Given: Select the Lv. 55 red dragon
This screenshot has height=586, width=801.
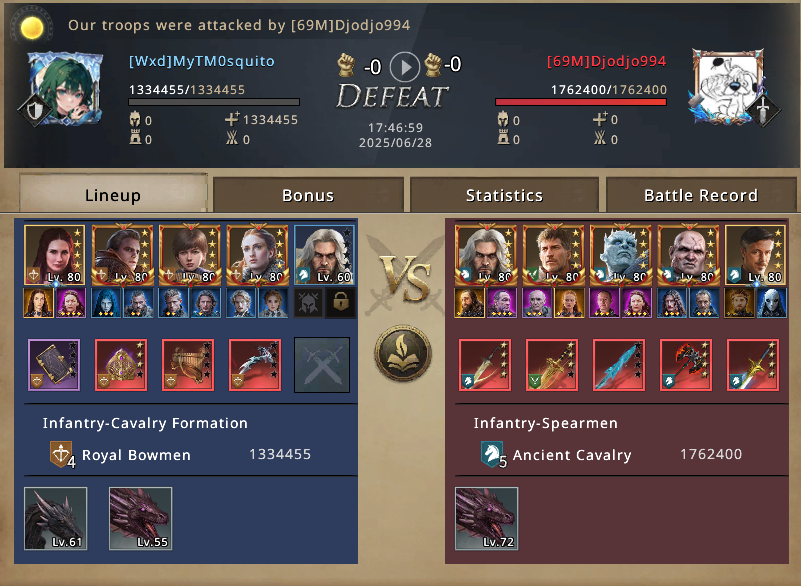Looking at the screenshot, I should click(140, 518).
